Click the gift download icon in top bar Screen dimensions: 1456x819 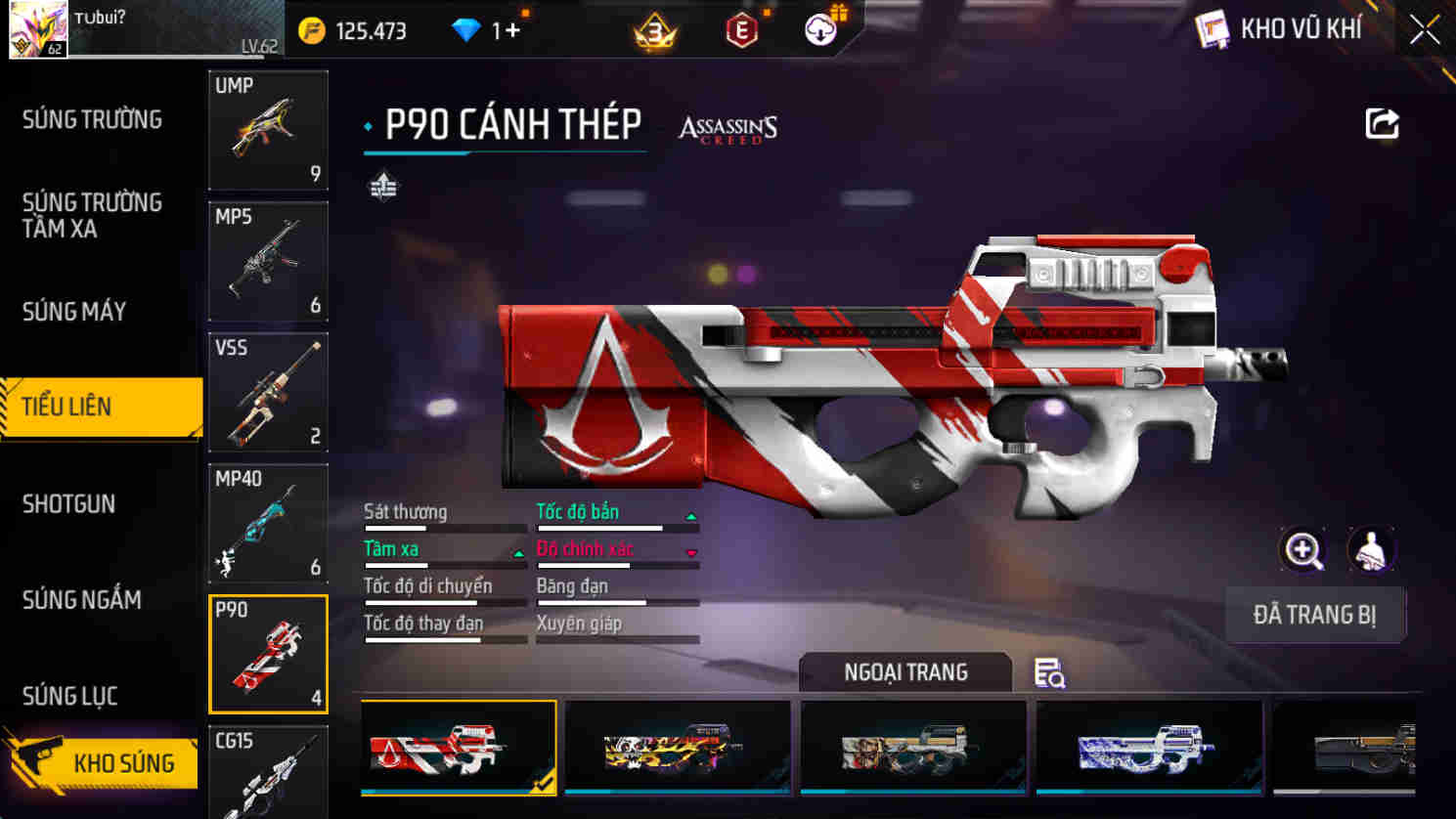click(x=819, y=28)
